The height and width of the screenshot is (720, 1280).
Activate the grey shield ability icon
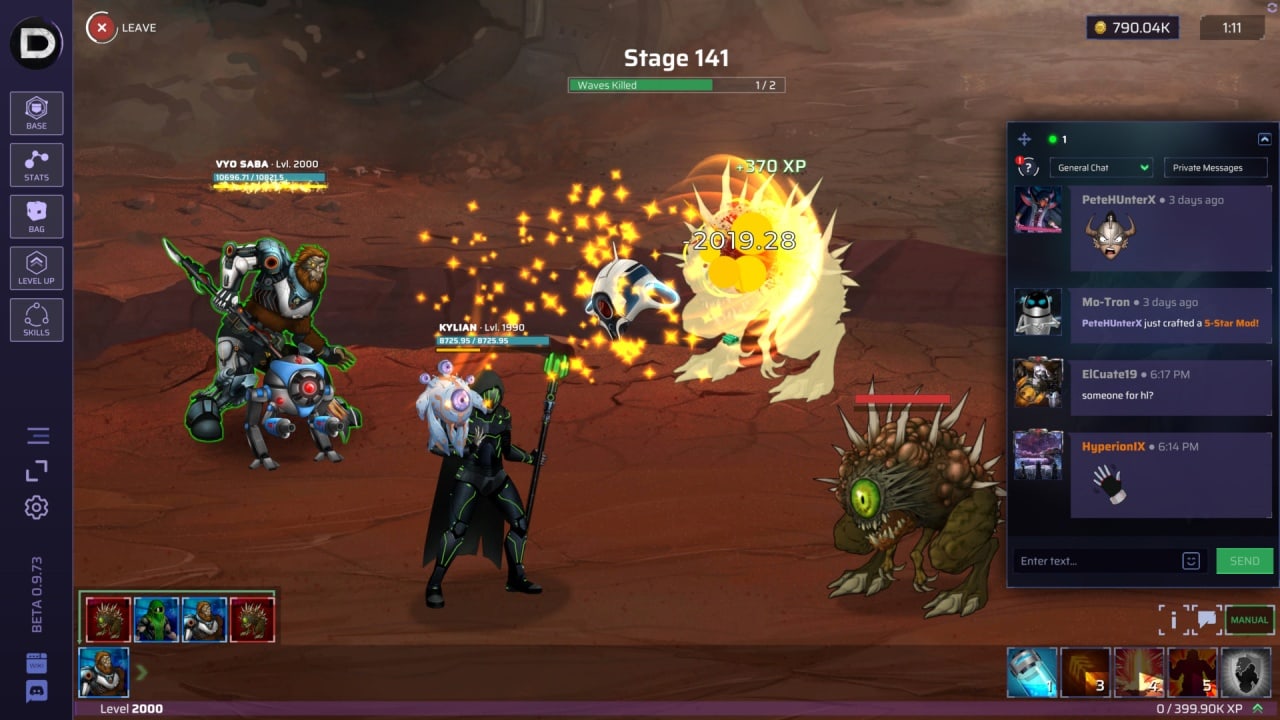coord(1245,672)
